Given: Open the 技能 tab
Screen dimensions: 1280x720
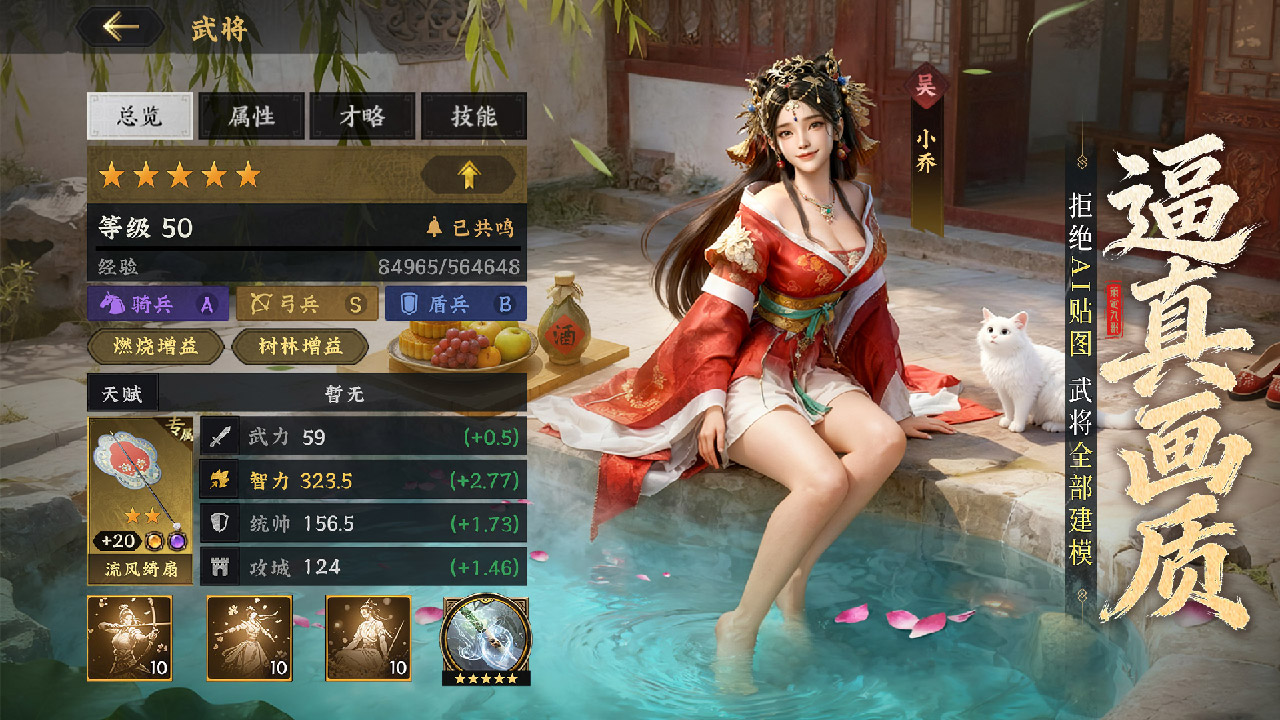Looking at the screenshot, I should pyautogui.click(x=473, y=117).
